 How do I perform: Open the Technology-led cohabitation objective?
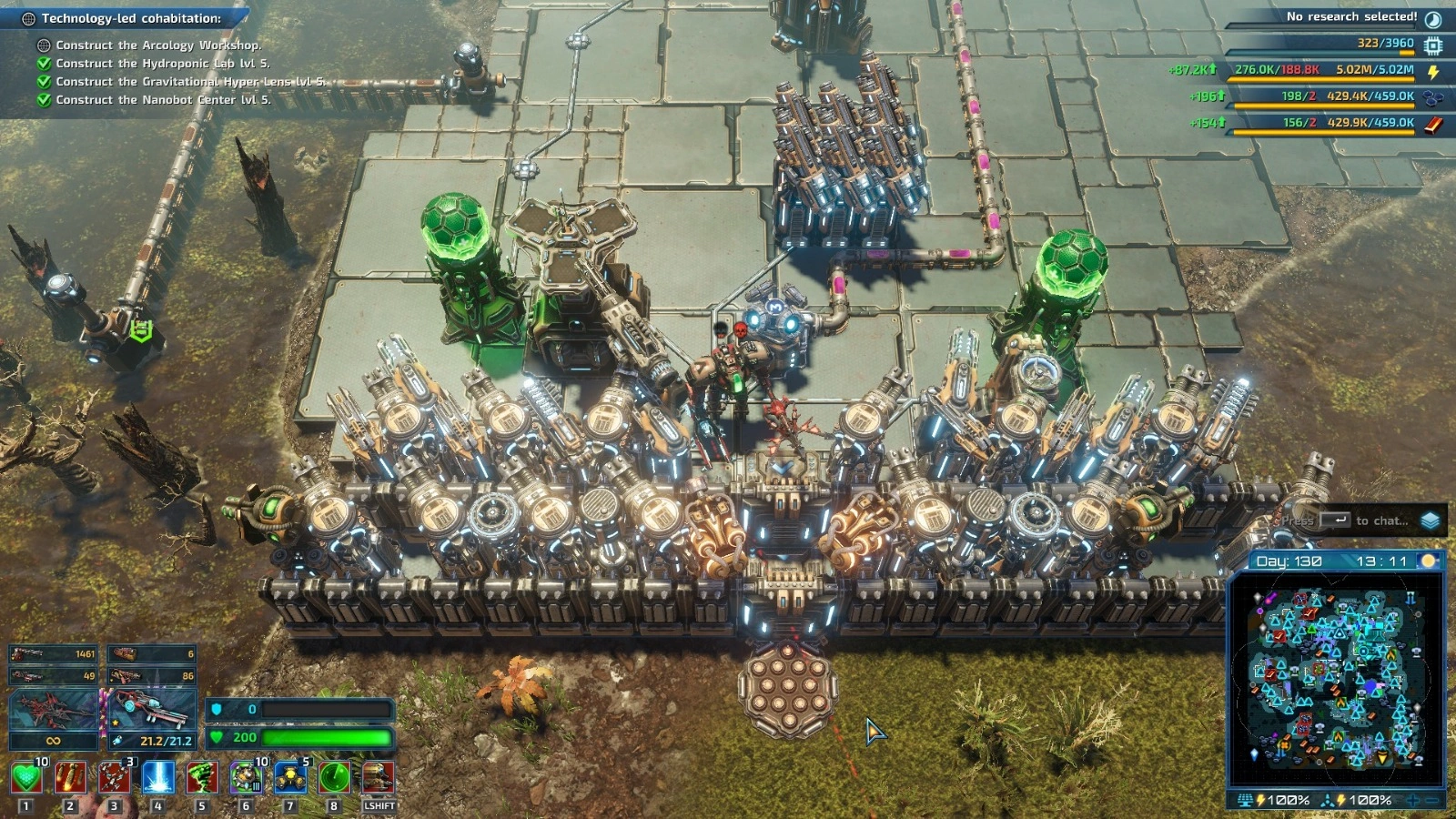coord(131,18)
